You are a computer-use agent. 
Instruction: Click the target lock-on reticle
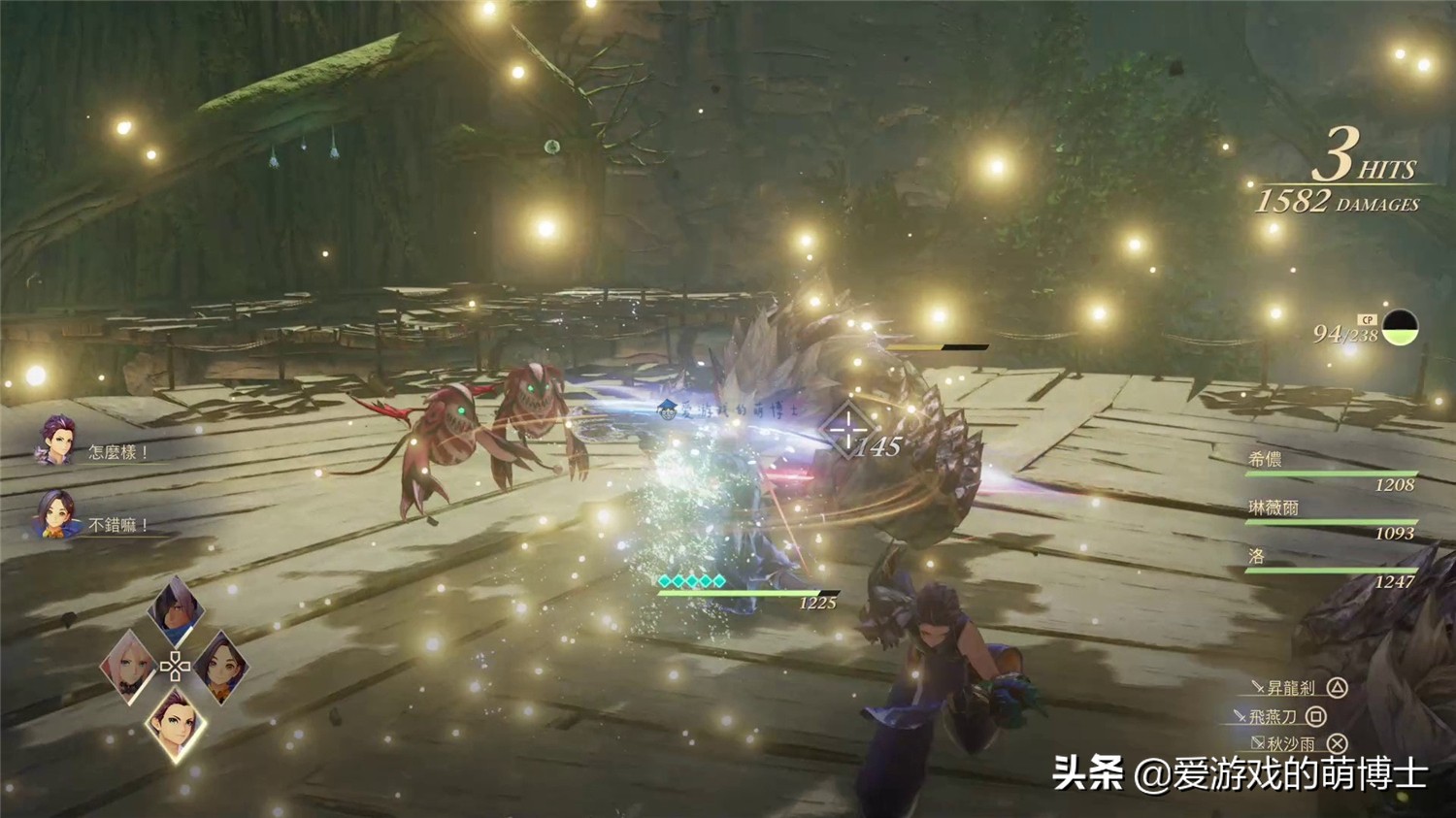point(846,429)
